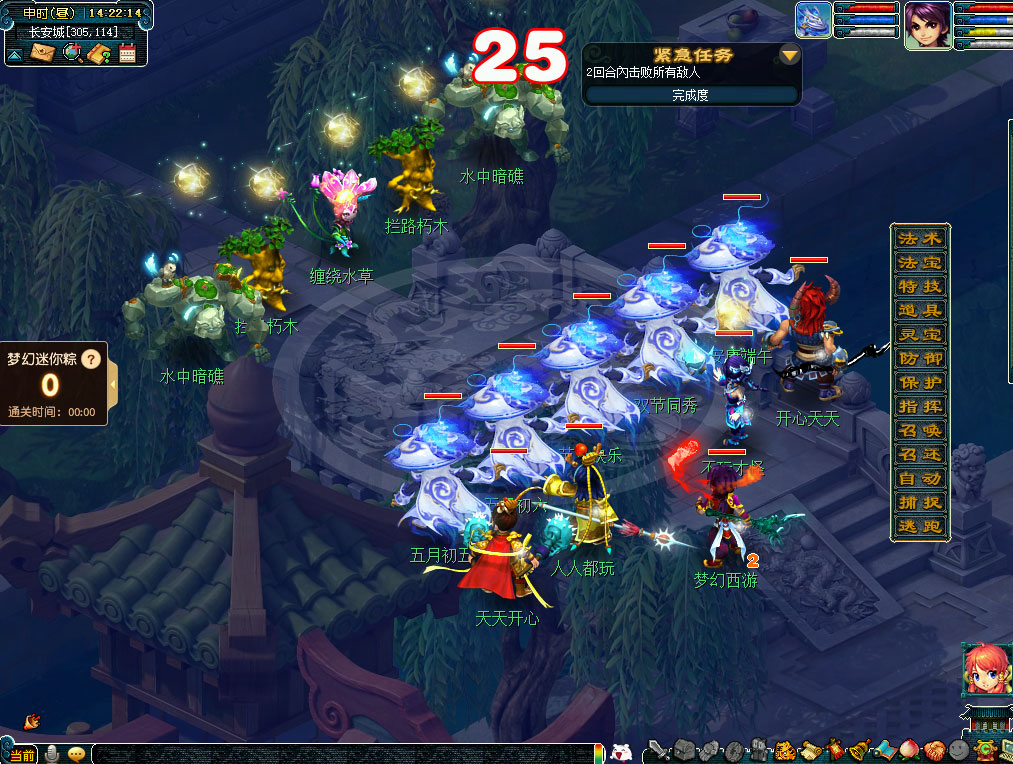Viewport: 1013px width, 764px height.
Task: Choose the 特技 special skill command
Action: (x=920, y=287)
